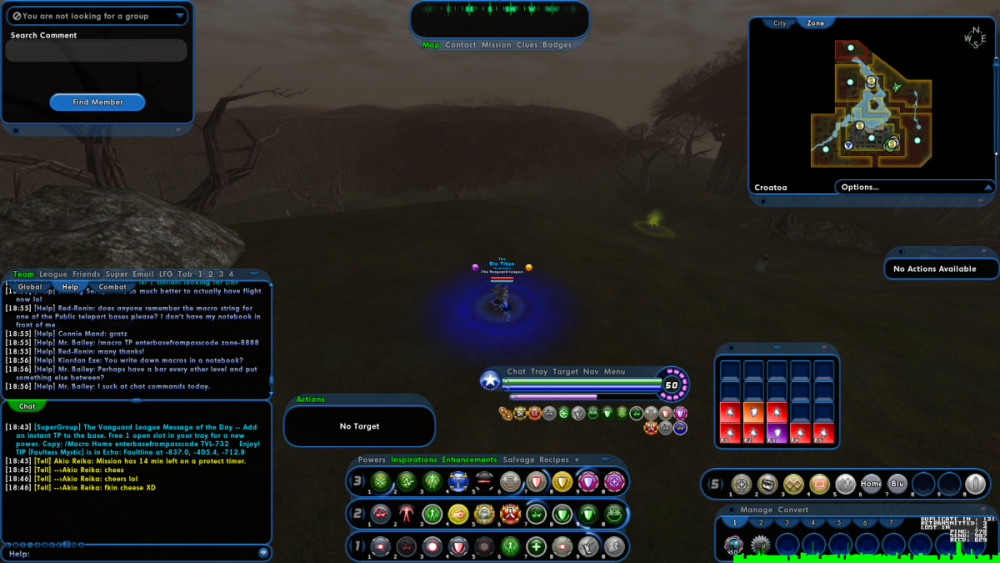Use the orange shield inspiration

pyautogui.click(x=752, y=410)
